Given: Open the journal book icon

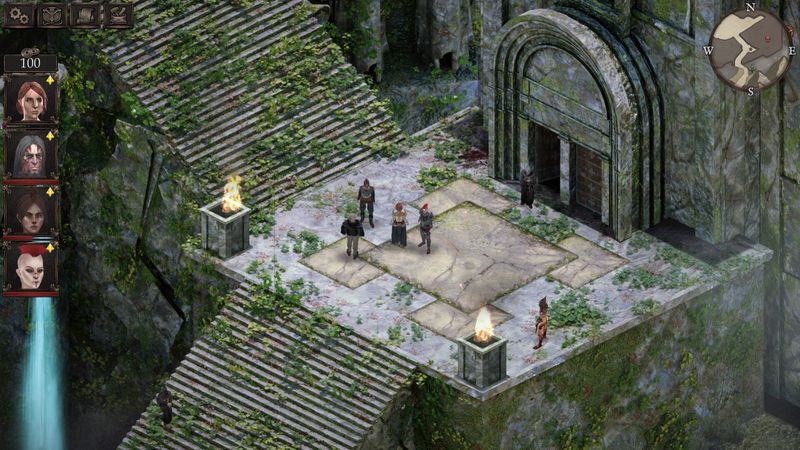Looking at the screenshot, I should [x=85, y=15].
